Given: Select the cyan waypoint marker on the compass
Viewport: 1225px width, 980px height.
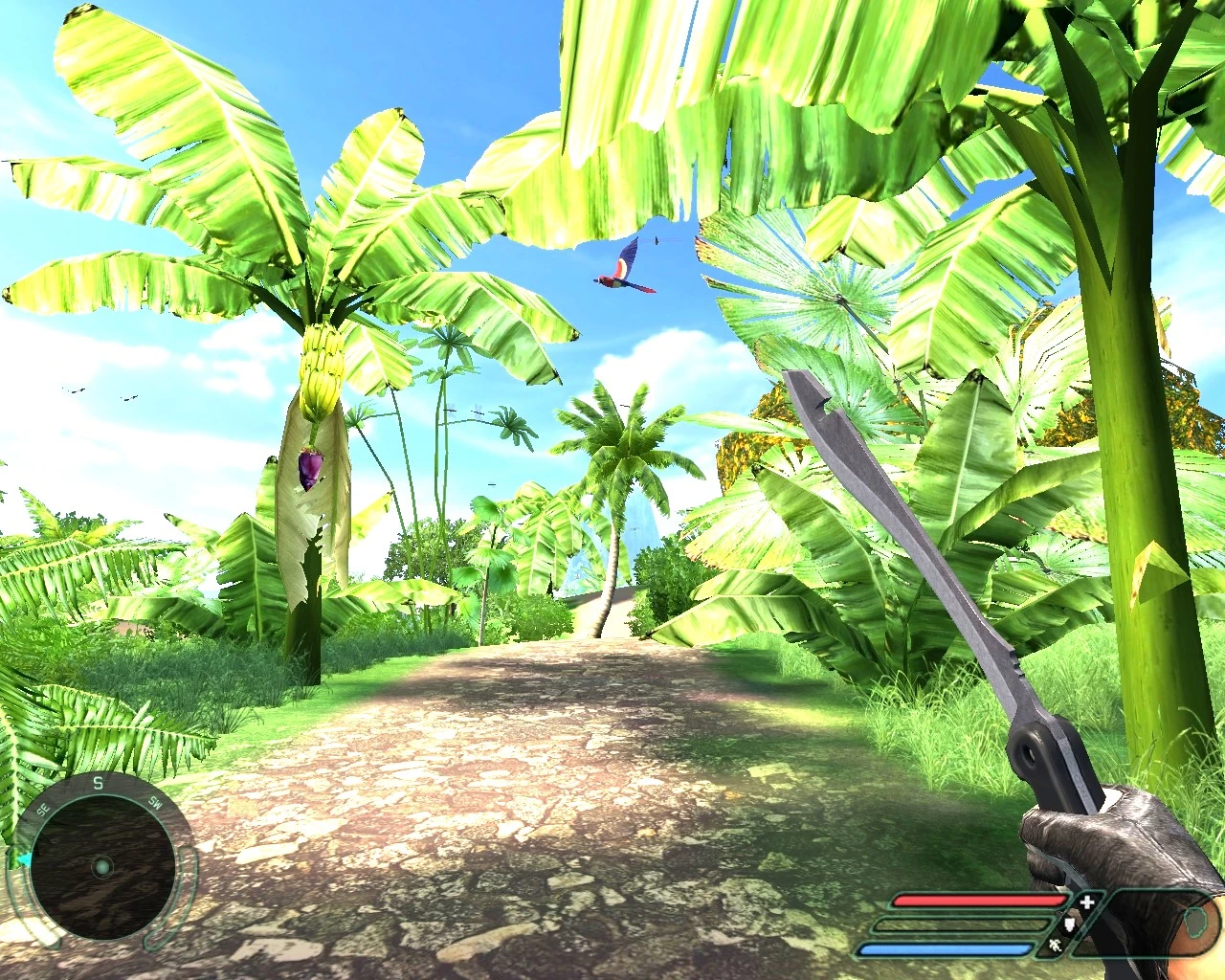Looking at the screenshot, I should coord(24,859).
